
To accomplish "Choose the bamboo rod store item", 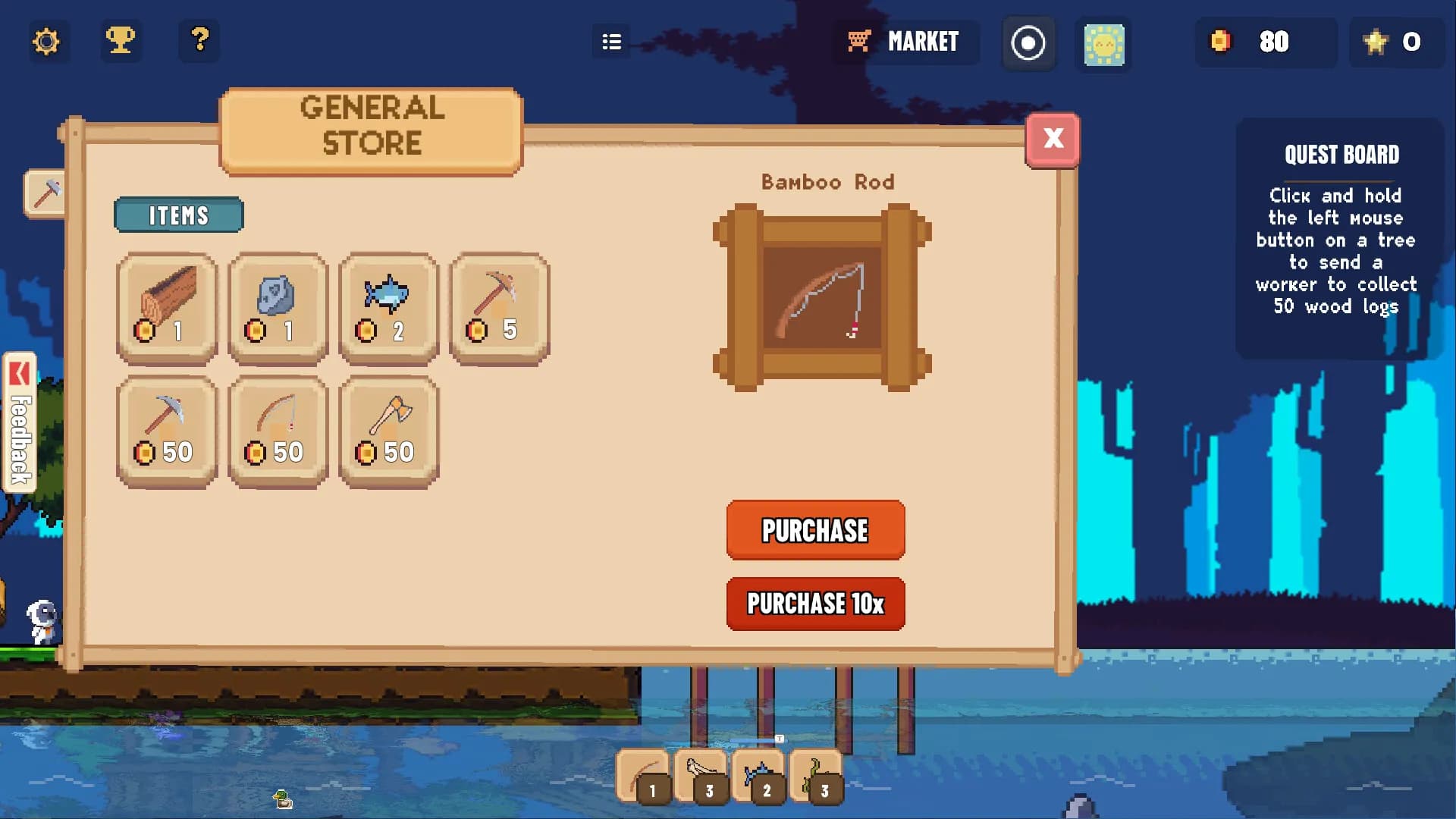I will (278, 431).
